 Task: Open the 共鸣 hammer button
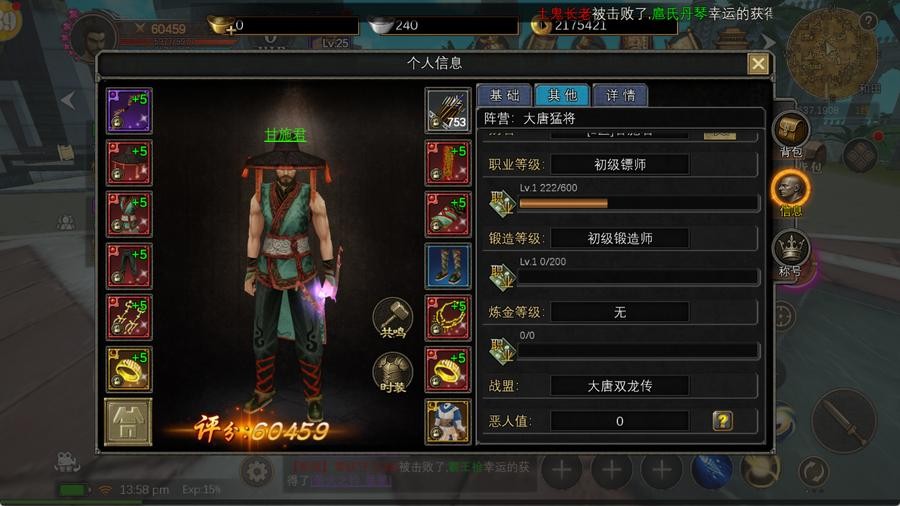click(392, 317)
